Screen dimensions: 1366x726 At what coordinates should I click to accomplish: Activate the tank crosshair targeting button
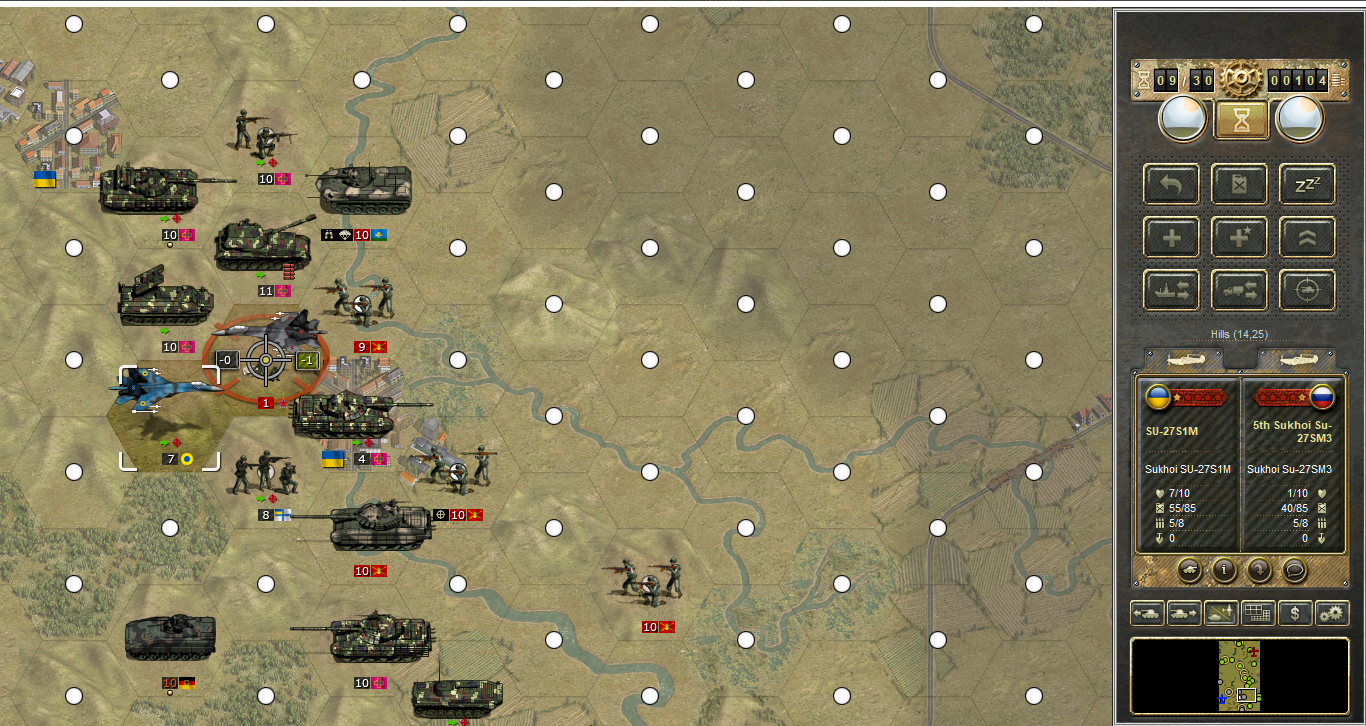tap(1307, 290)
